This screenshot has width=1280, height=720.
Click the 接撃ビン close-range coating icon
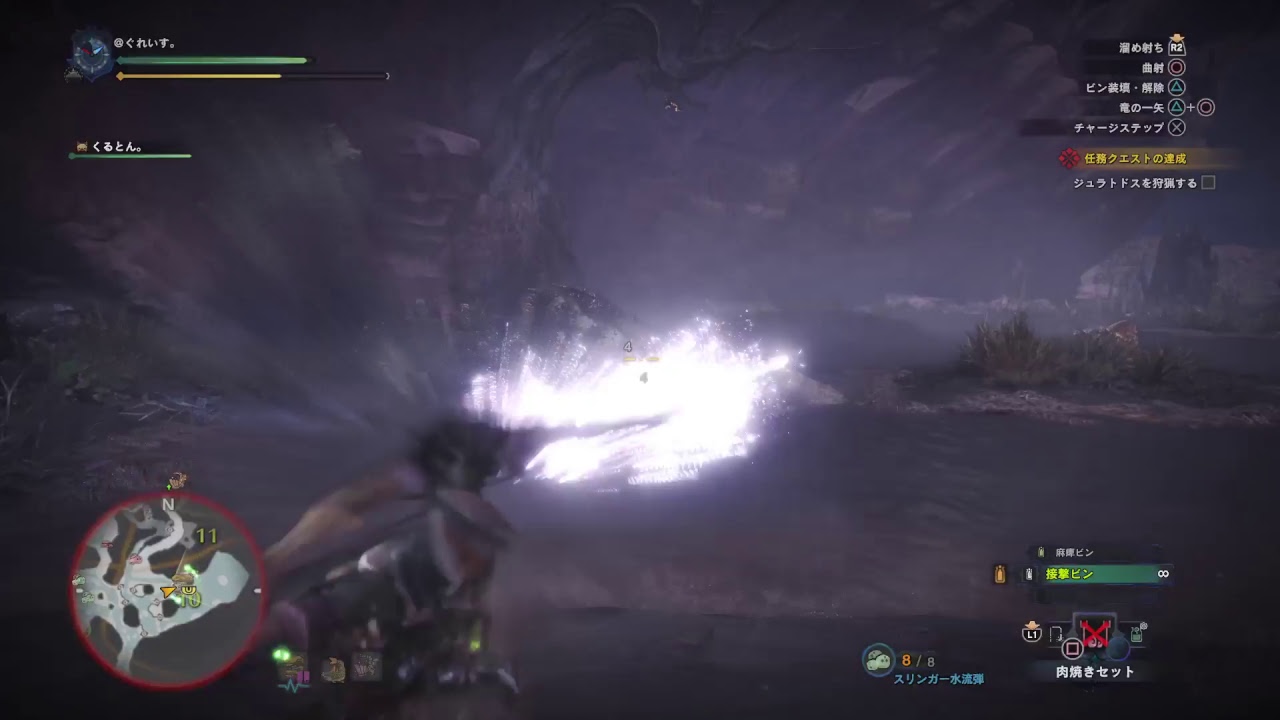(1028, 574)
